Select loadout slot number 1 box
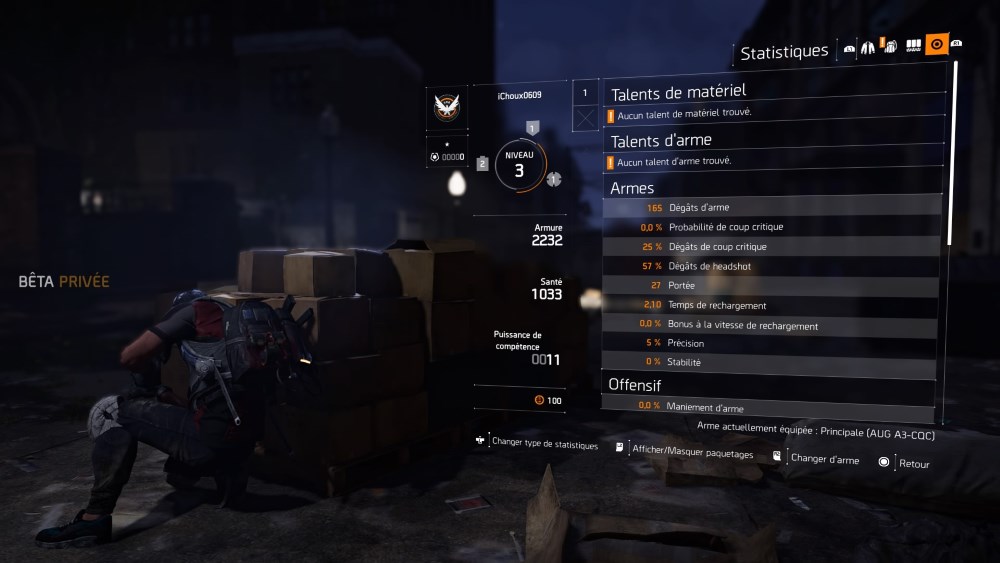 [x=586, y=93]
